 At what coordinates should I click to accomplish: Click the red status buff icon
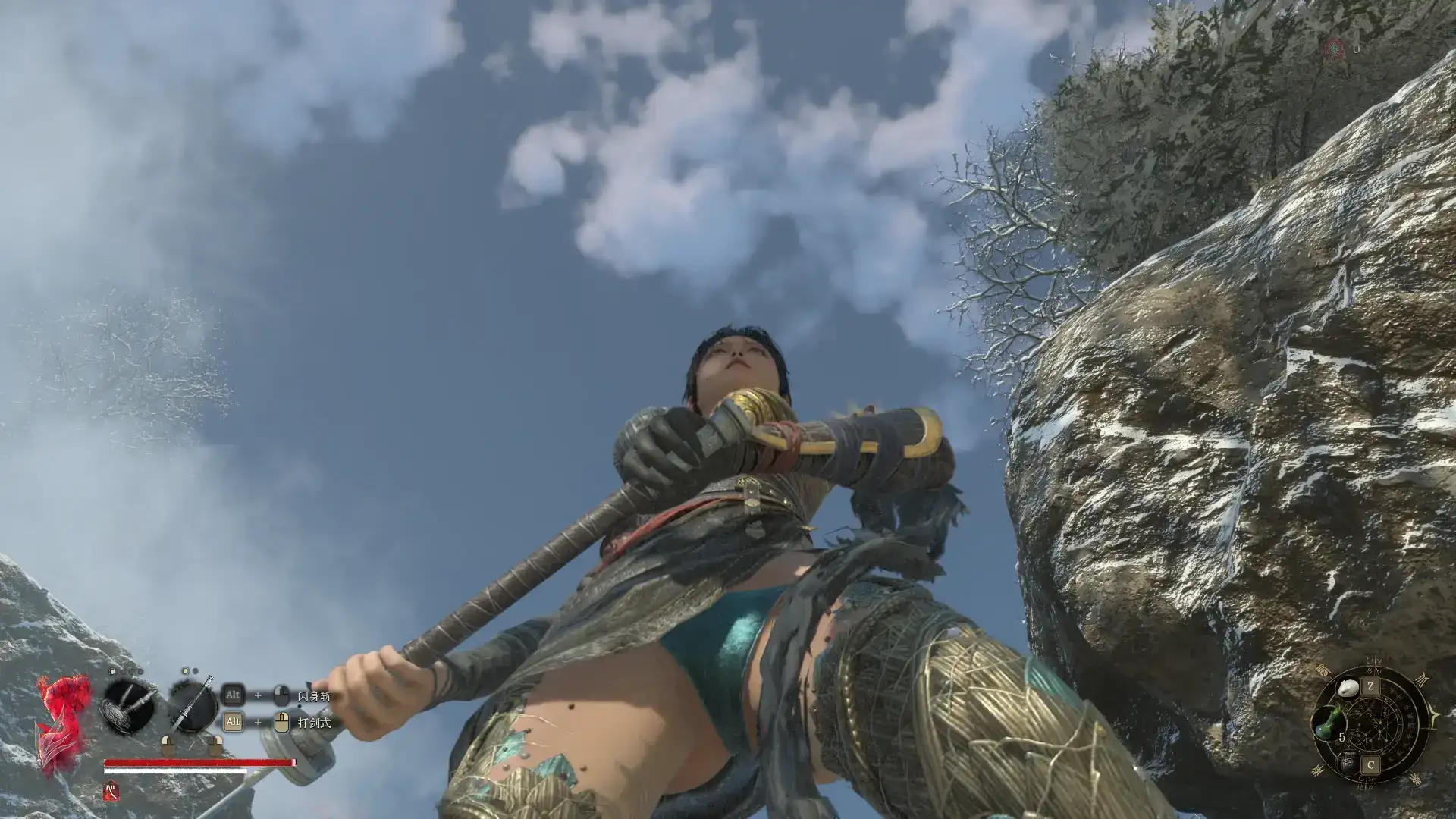(111, 791)
